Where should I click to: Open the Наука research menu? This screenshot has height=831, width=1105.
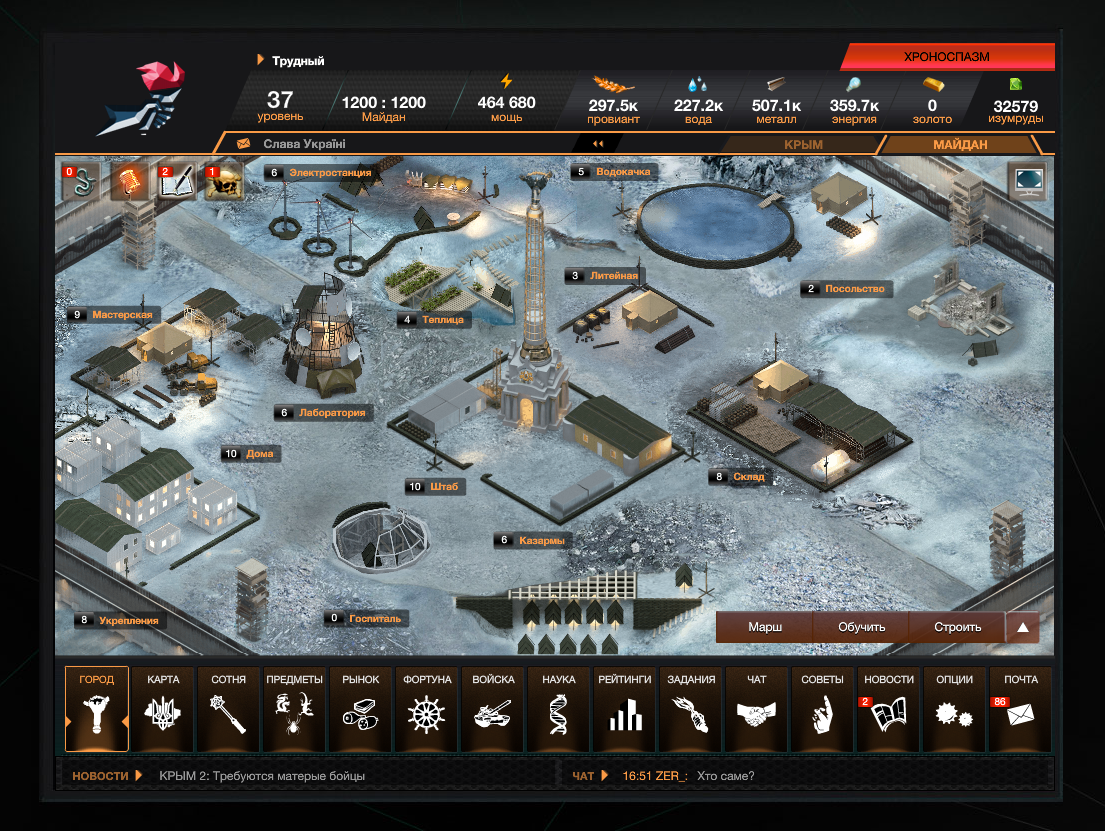pyautogui.click(x=559, y=709)
